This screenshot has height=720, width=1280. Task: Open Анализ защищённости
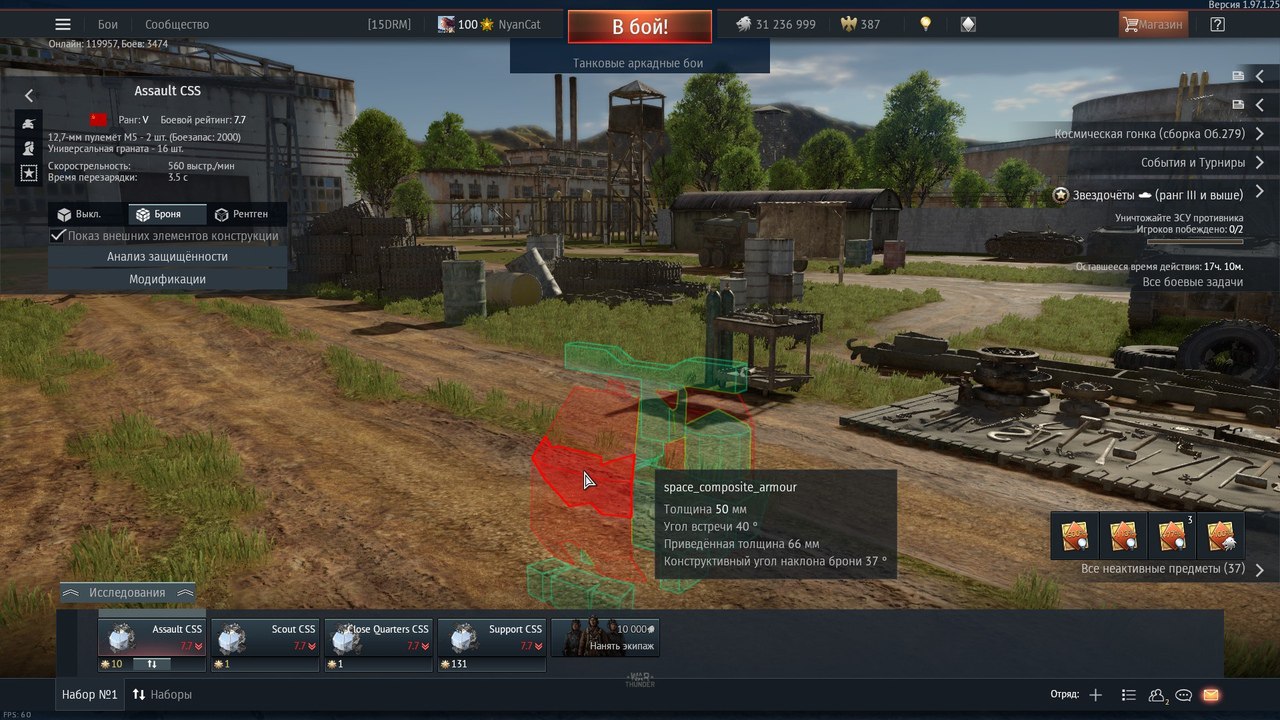167,257
